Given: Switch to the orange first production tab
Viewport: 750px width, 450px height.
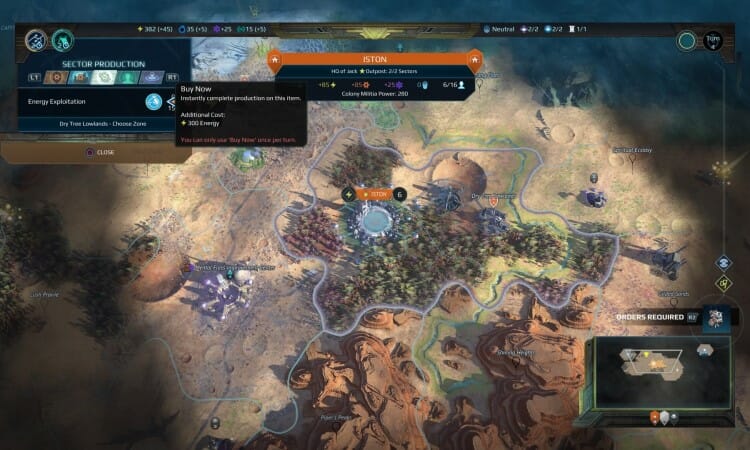Looking at the screenshot, I should (x=58, y=76).
